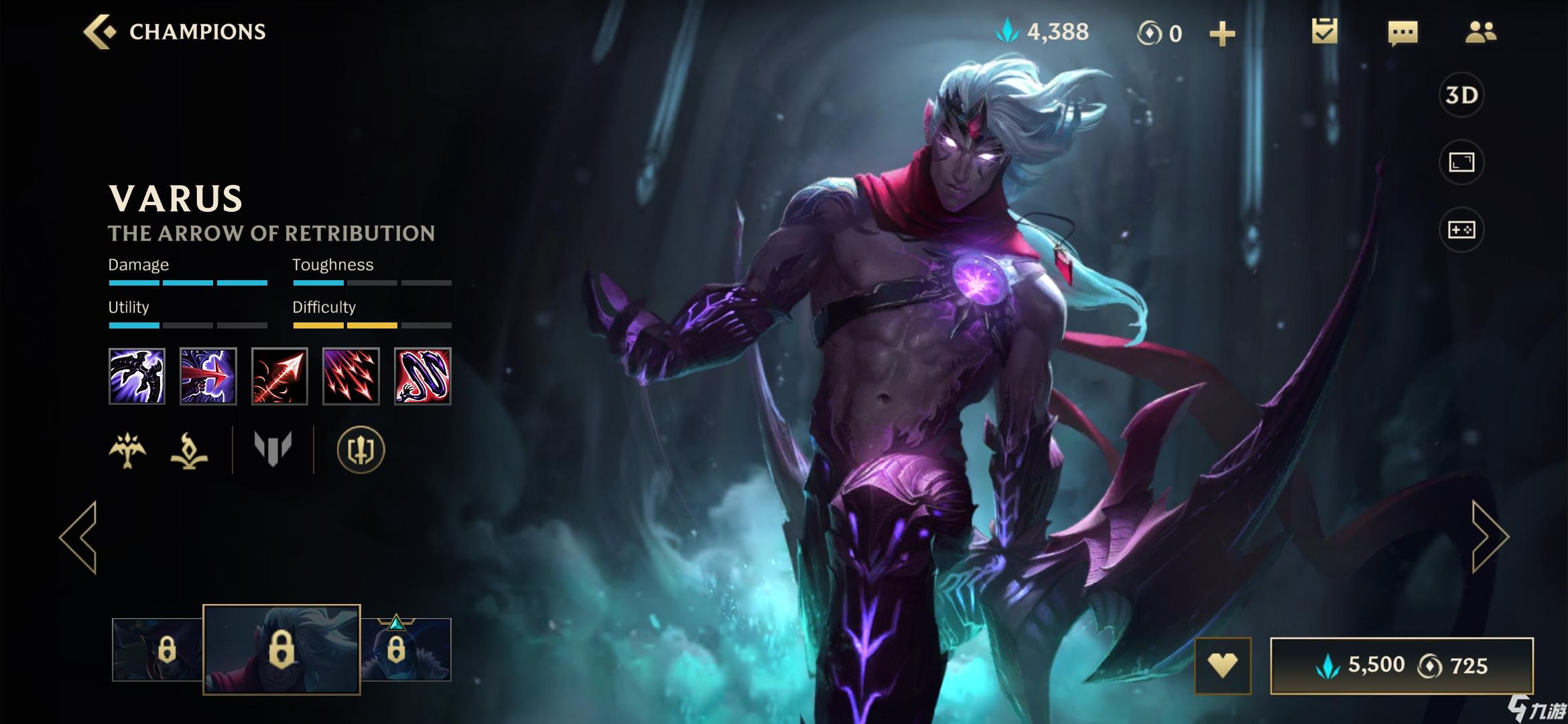The image size is (1568, 724).
Task: Buy Varus for 5,500 or 725
Action: point(1401,666)
